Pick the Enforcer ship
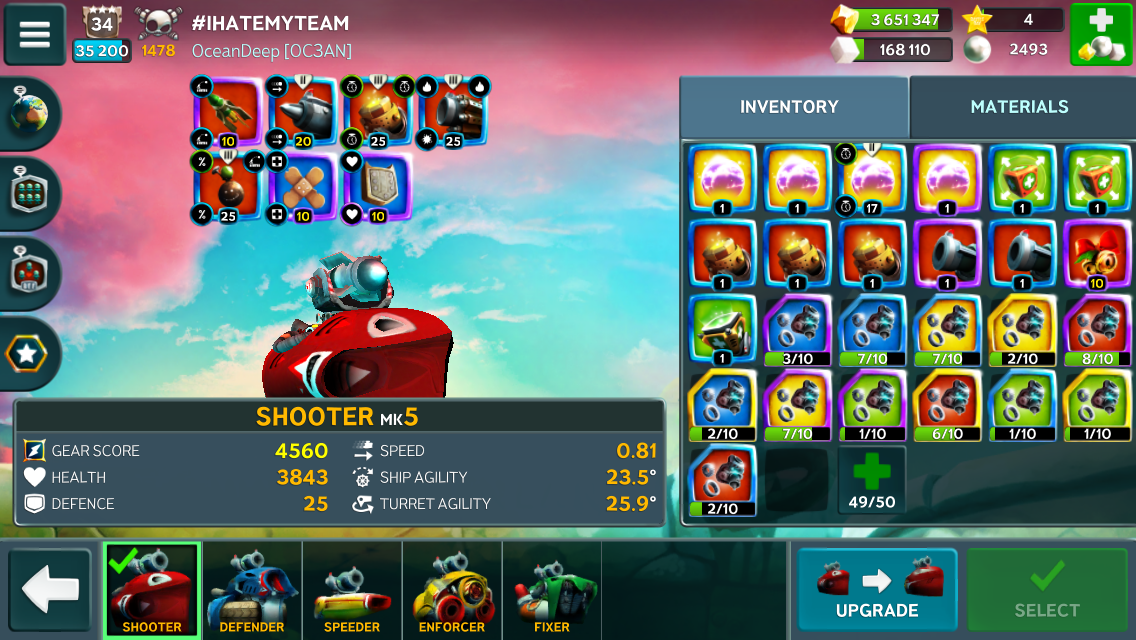The image size is (1136, 640). [452, 590]
